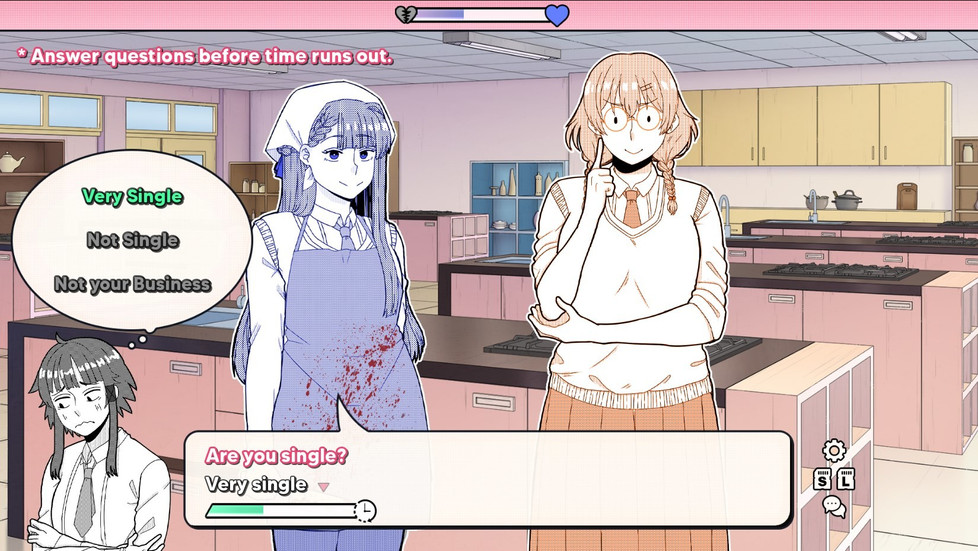Pick "Not your Business" as the answer

132,284
